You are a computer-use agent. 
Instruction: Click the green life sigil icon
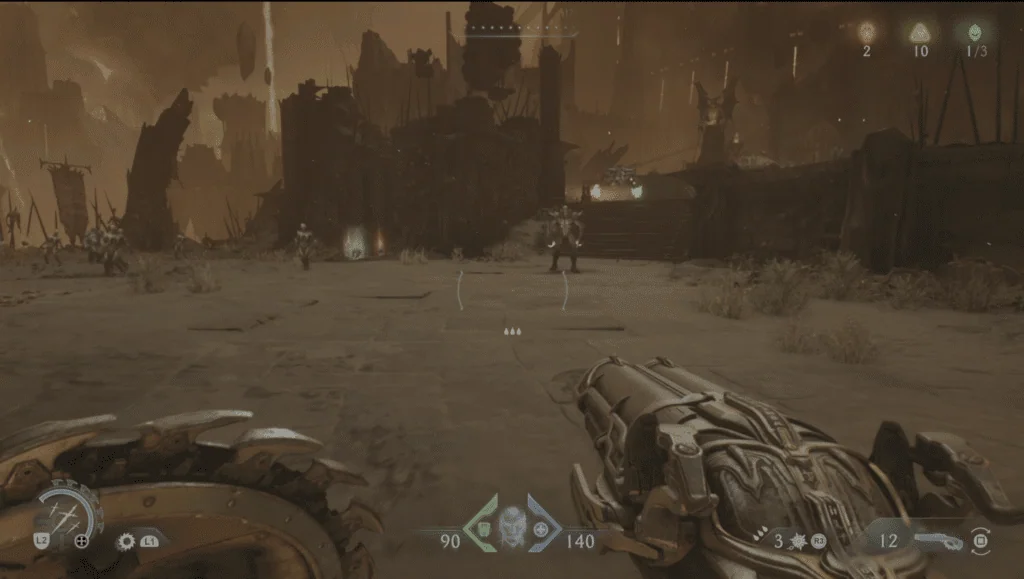974,32
